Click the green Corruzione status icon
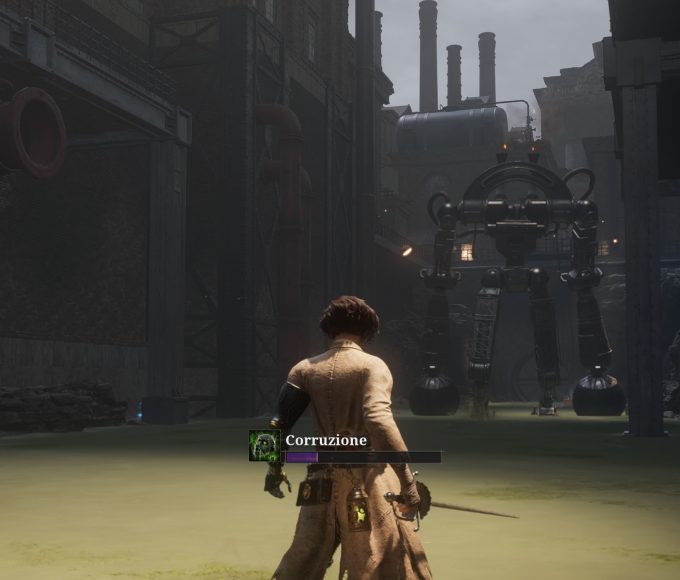This screenshot has width=680, height=580. 264,446
